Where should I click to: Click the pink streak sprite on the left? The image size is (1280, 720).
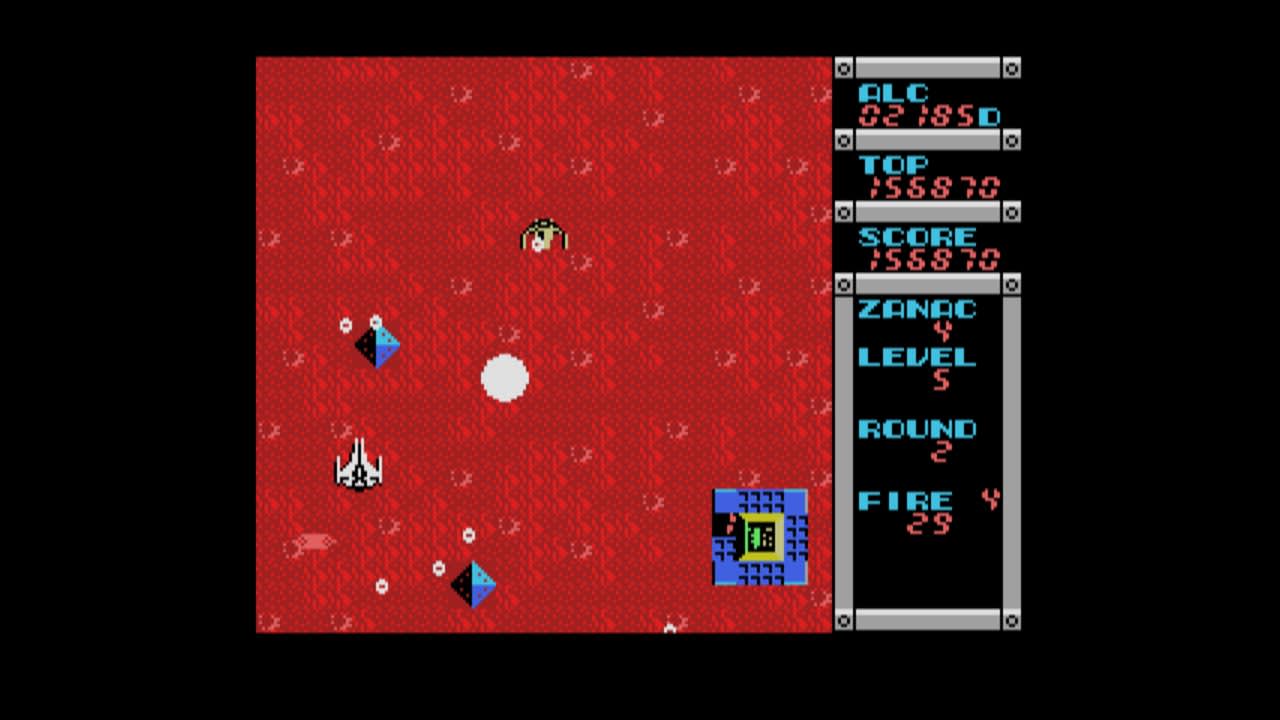tap(313, 541)
